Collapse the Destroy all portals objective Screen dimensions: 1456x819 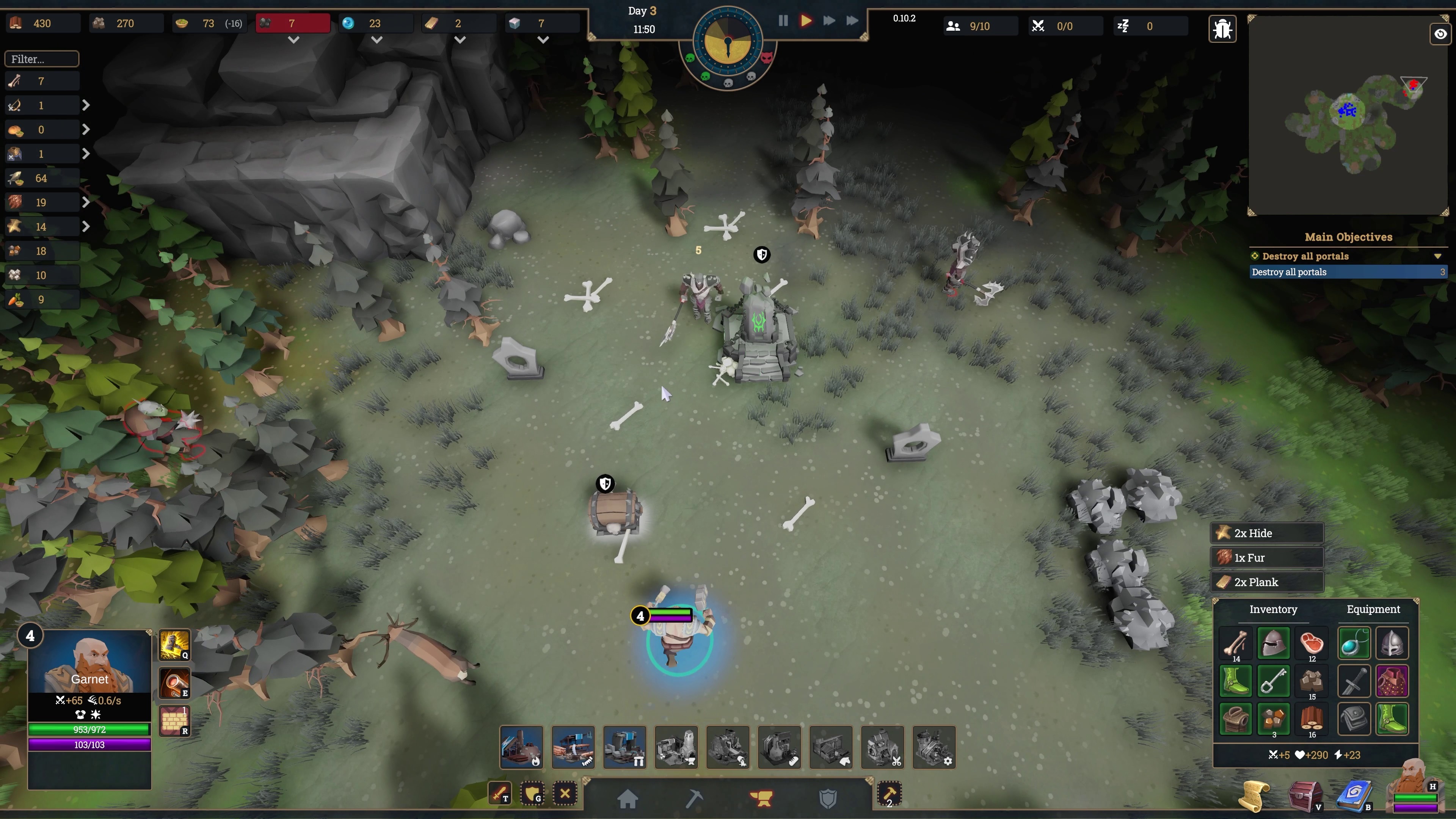click(x=1437, y=256)
